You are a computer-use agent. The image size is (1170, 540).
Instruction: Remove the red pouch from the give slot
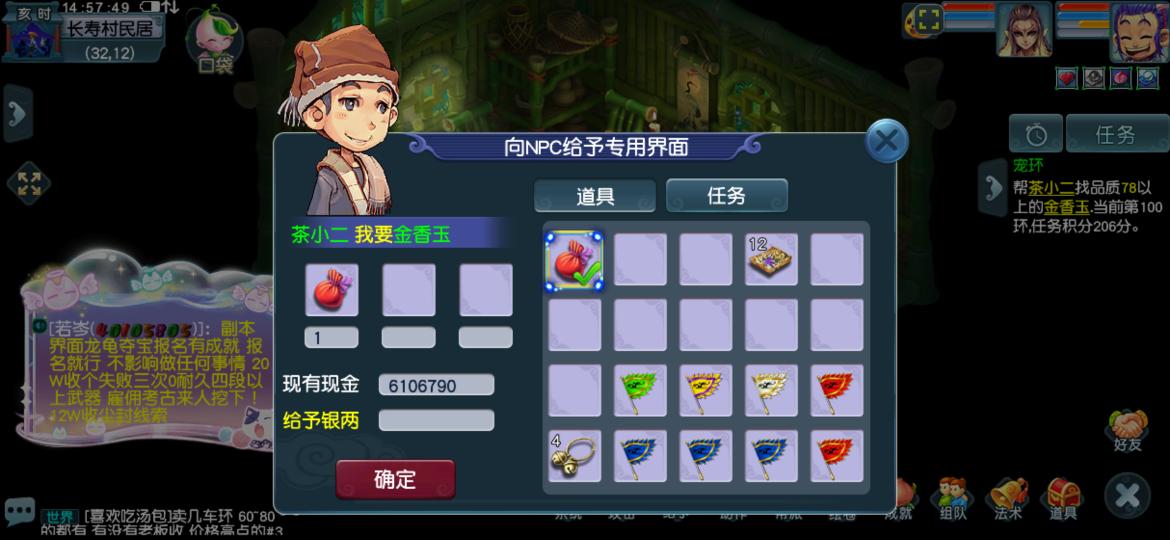(331, 290)
